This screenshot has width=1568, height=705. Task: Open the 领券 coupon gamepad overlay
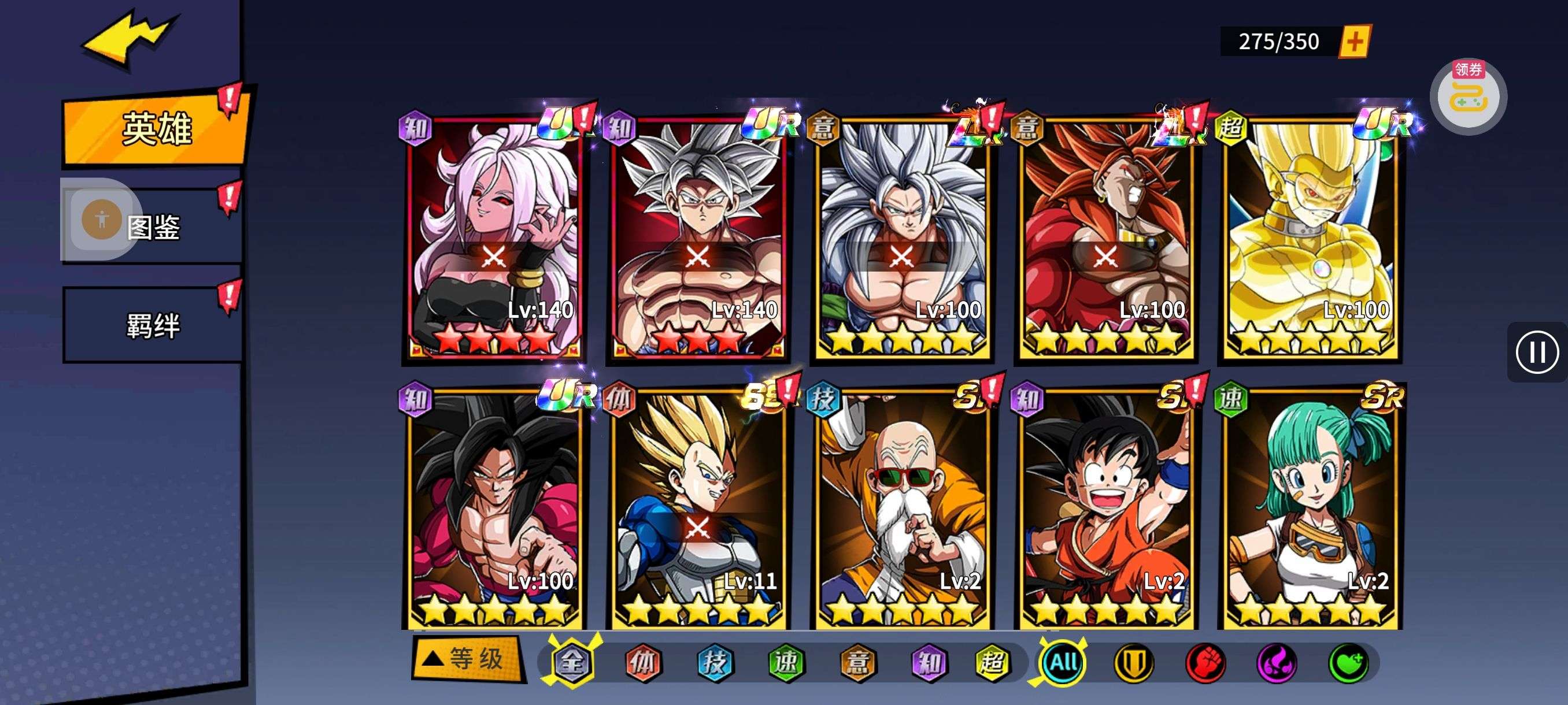[1468, 97]
